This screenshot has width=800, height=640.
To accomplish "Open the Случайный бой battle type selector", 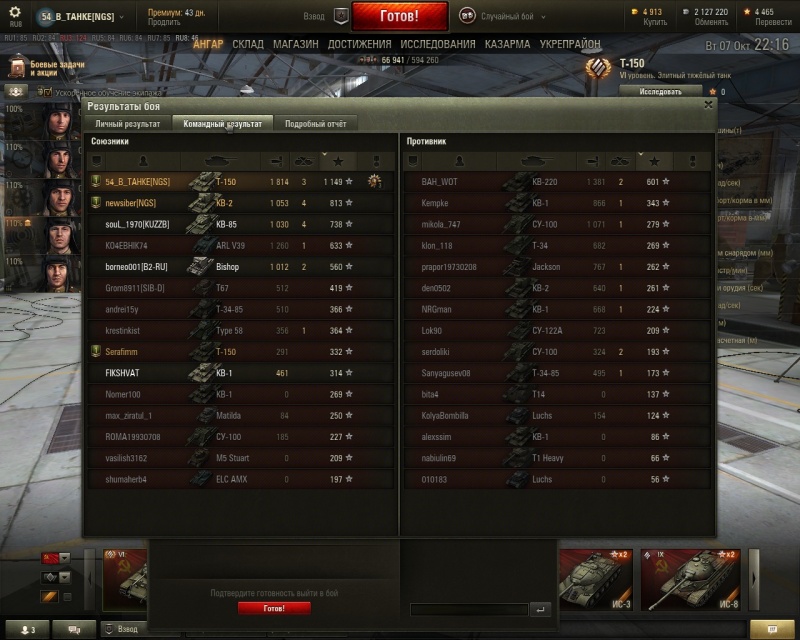I will [498, 17].
